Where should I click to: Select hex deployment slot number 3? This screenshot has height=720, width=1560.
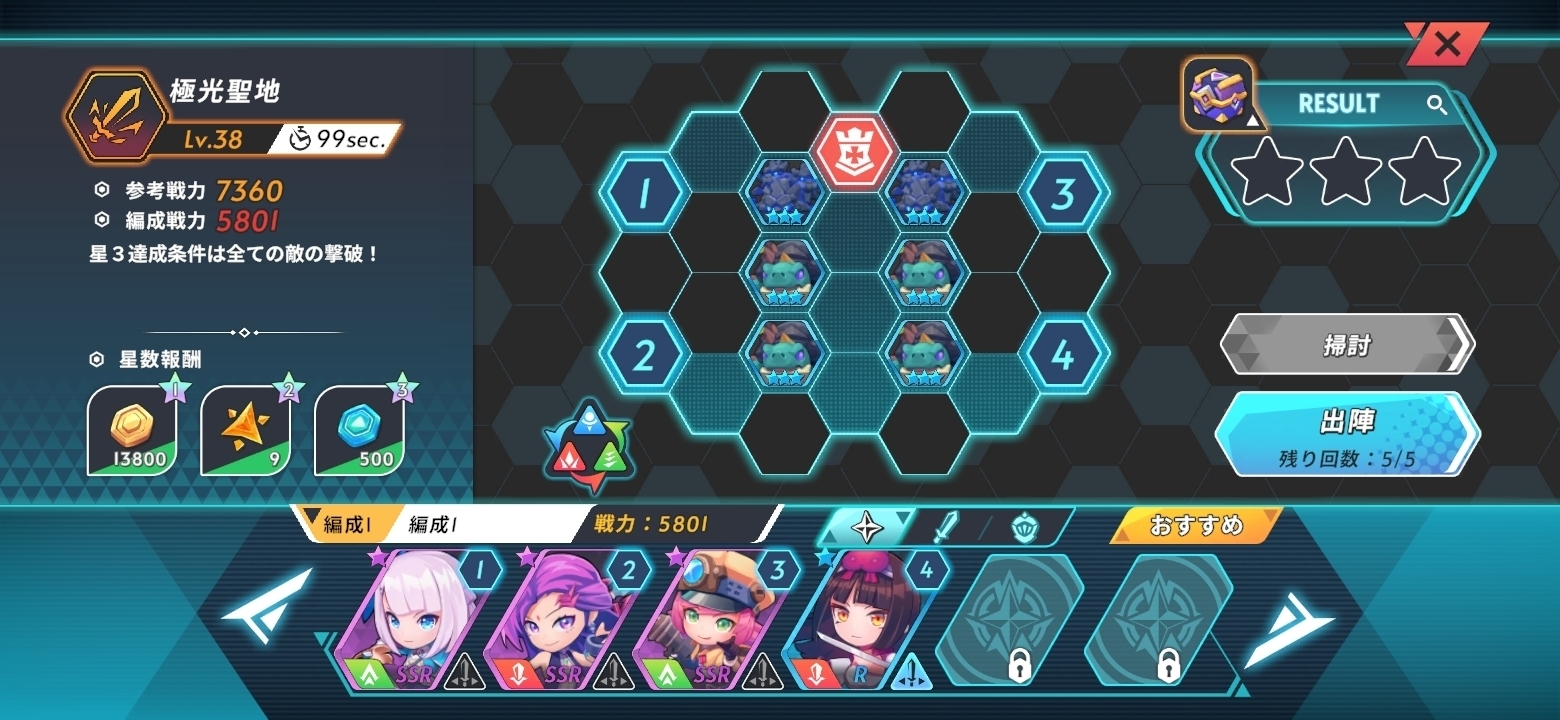(x=1063, y=193)
